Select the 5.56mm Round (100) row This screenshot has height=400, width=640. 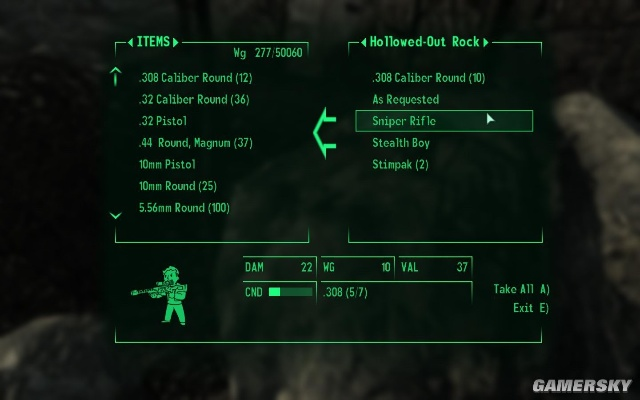click(185, 208)
